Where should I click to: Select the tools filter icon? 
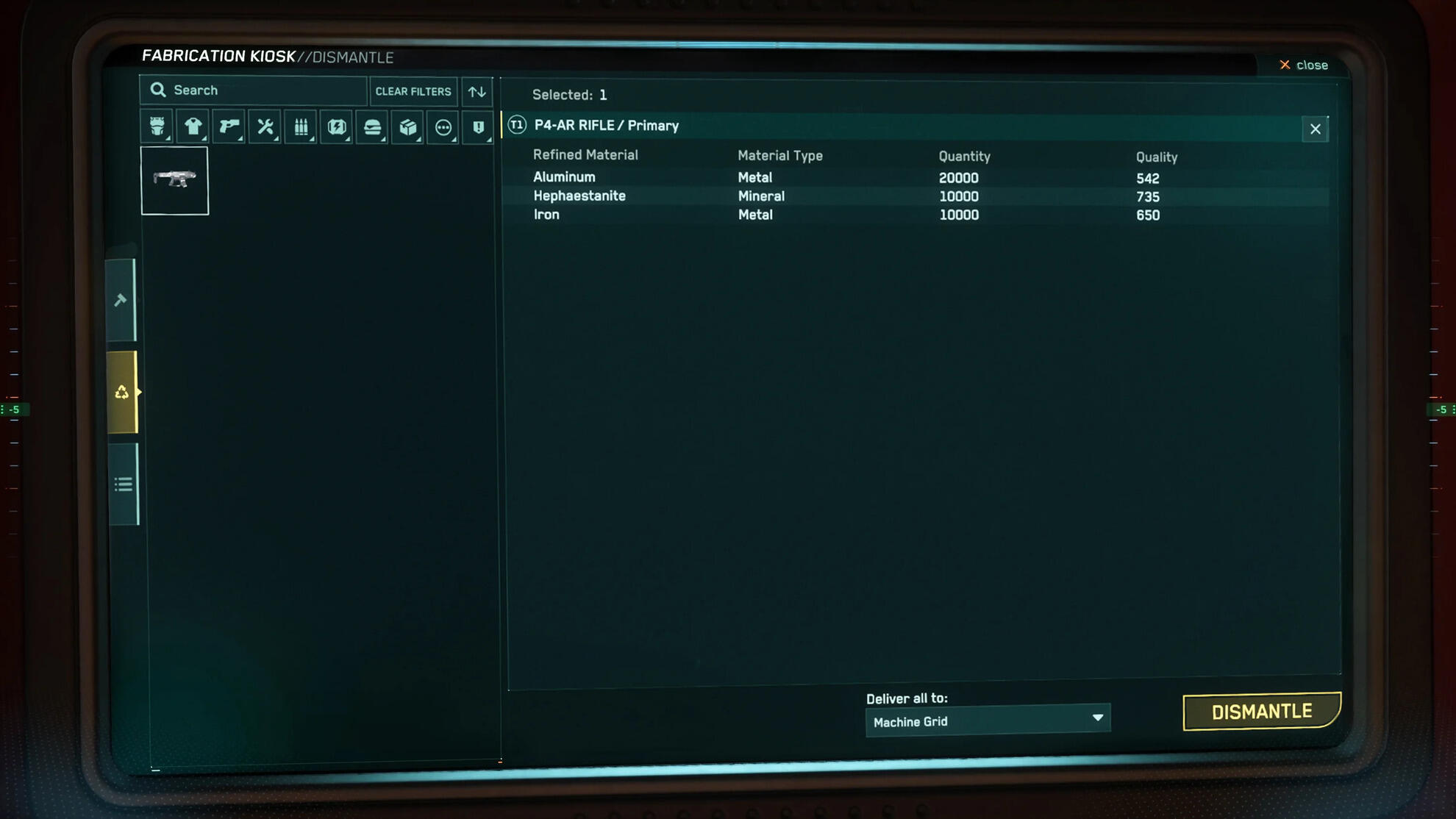[x=264, y=126]
